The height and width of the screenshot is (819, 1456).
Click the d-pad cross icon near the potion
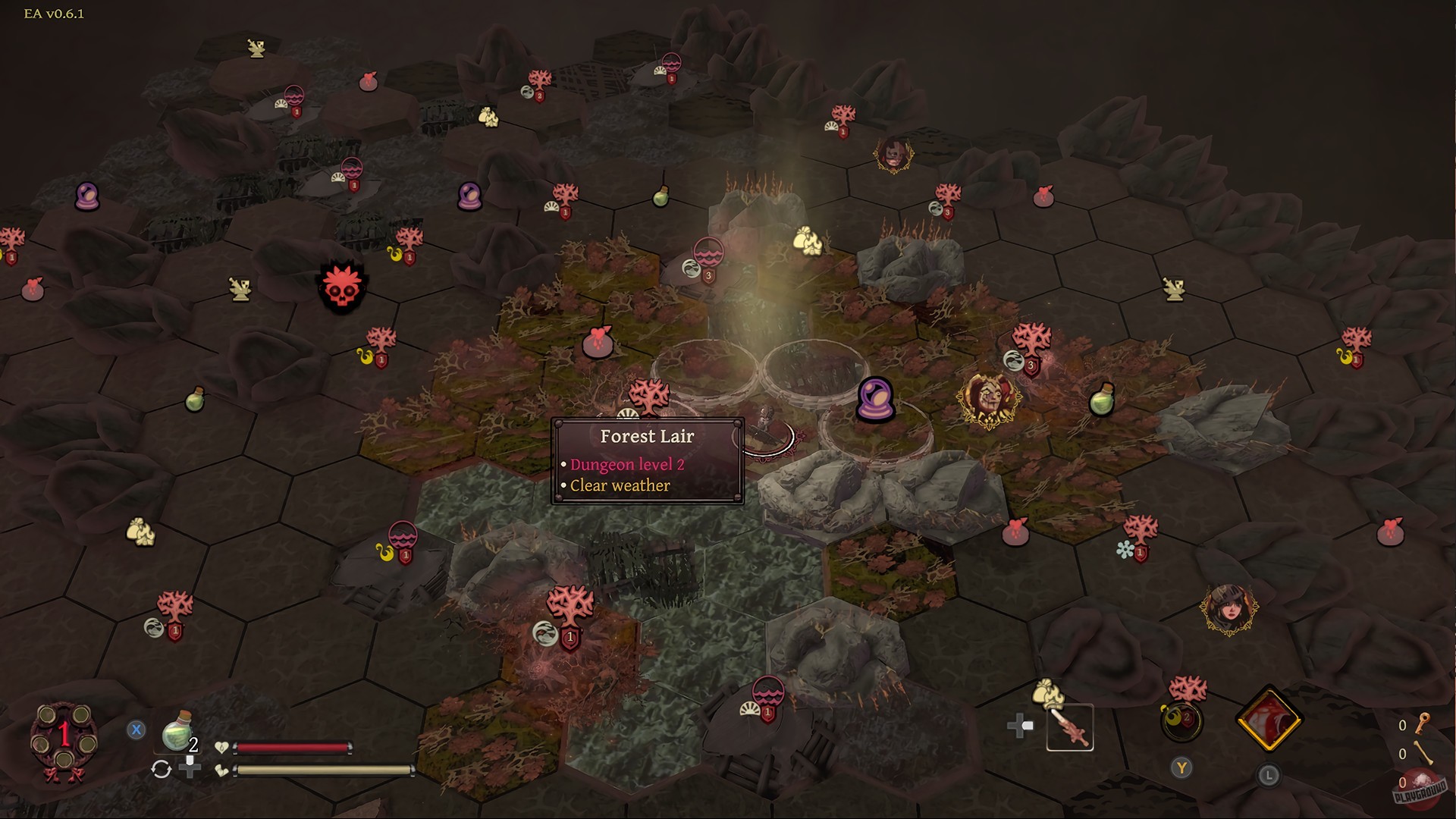190,772
